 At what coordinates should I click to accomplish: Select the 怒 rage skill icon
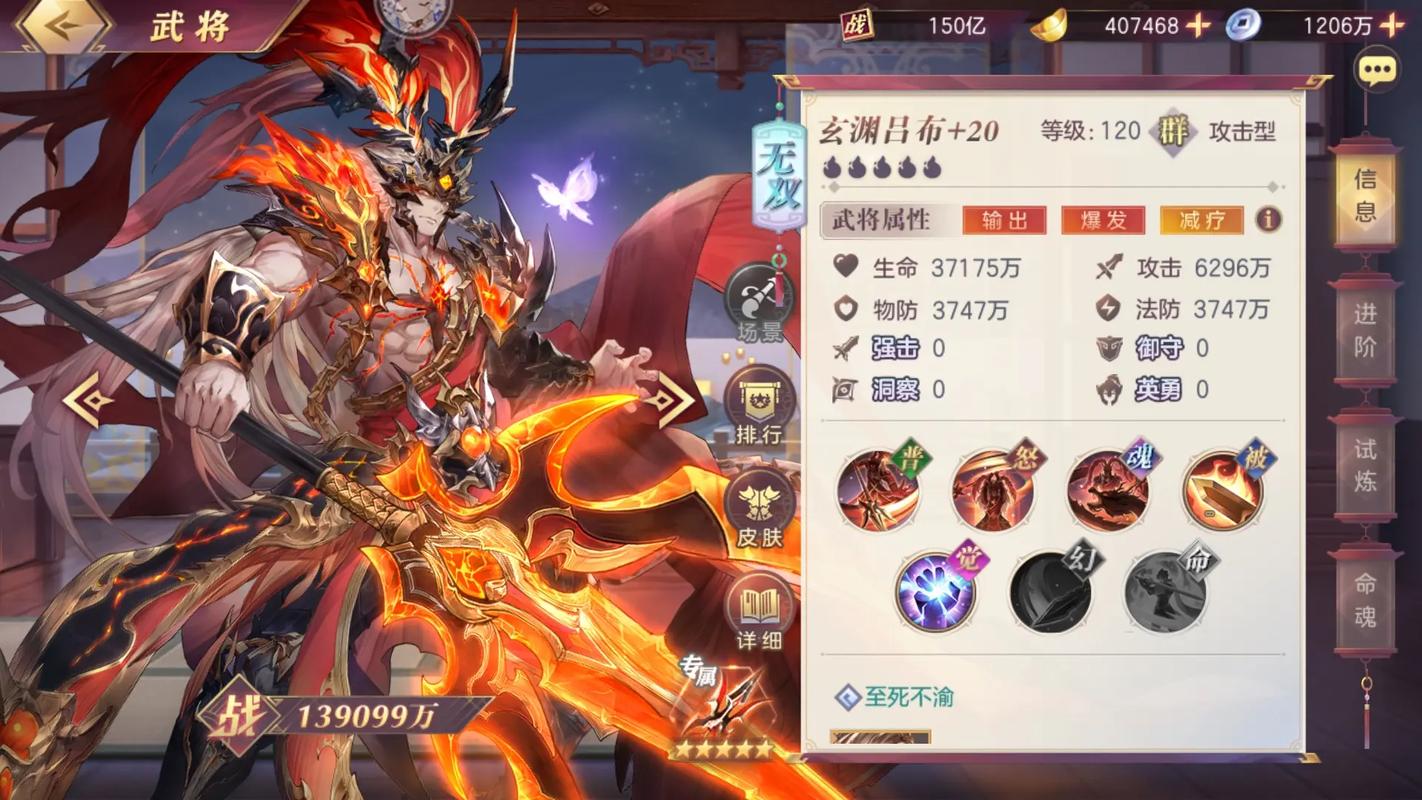[x=994, y=488]
